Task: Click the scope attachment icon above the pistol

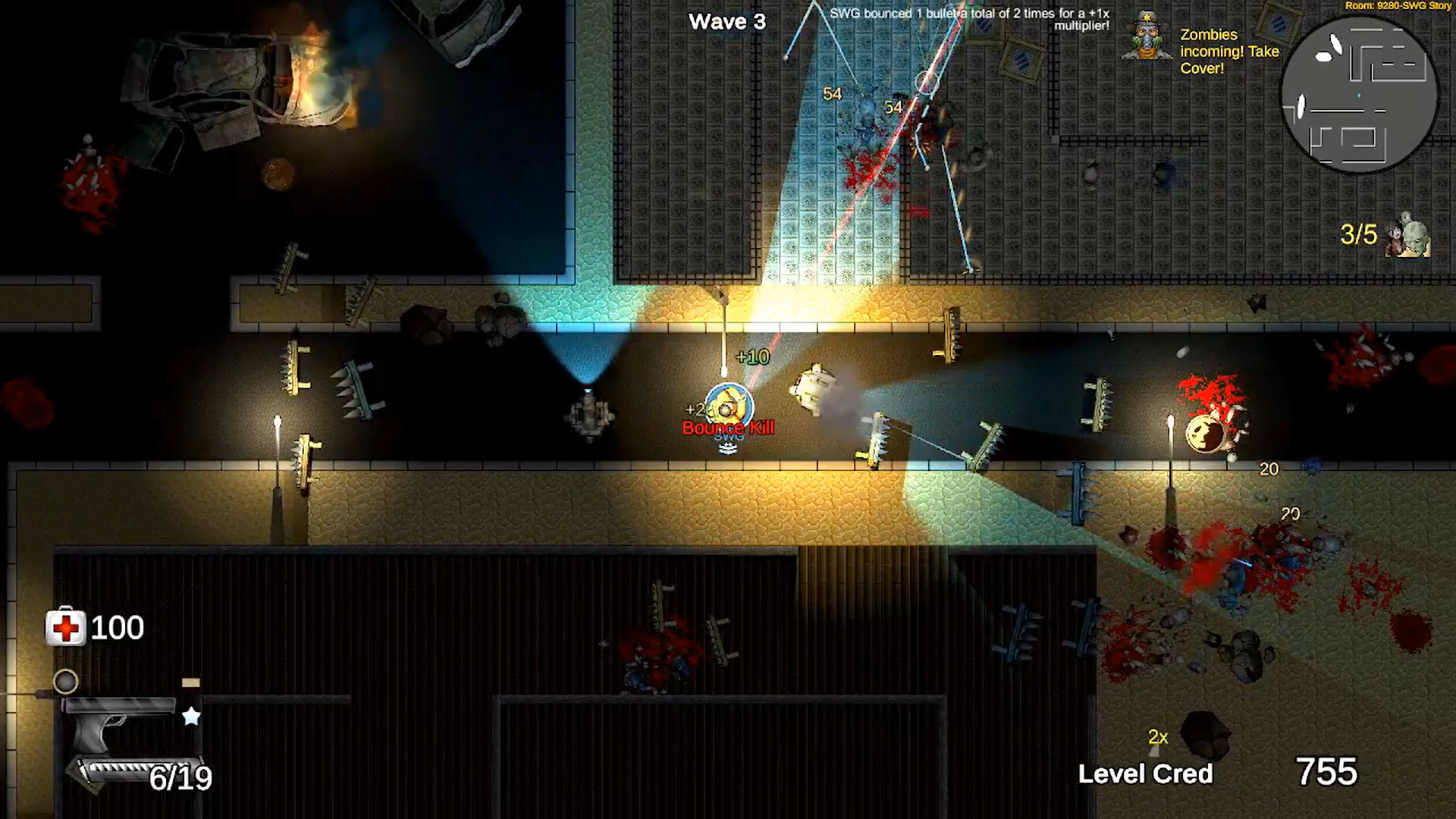Action: click(67, 682)
